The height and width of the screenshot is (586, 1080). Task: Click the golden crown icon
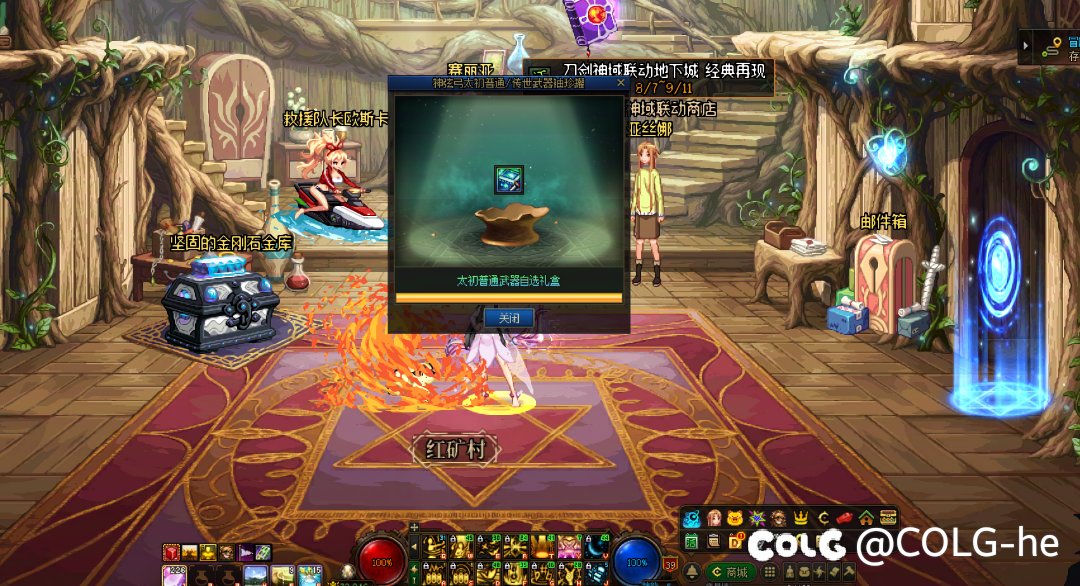tap(800, 518)
